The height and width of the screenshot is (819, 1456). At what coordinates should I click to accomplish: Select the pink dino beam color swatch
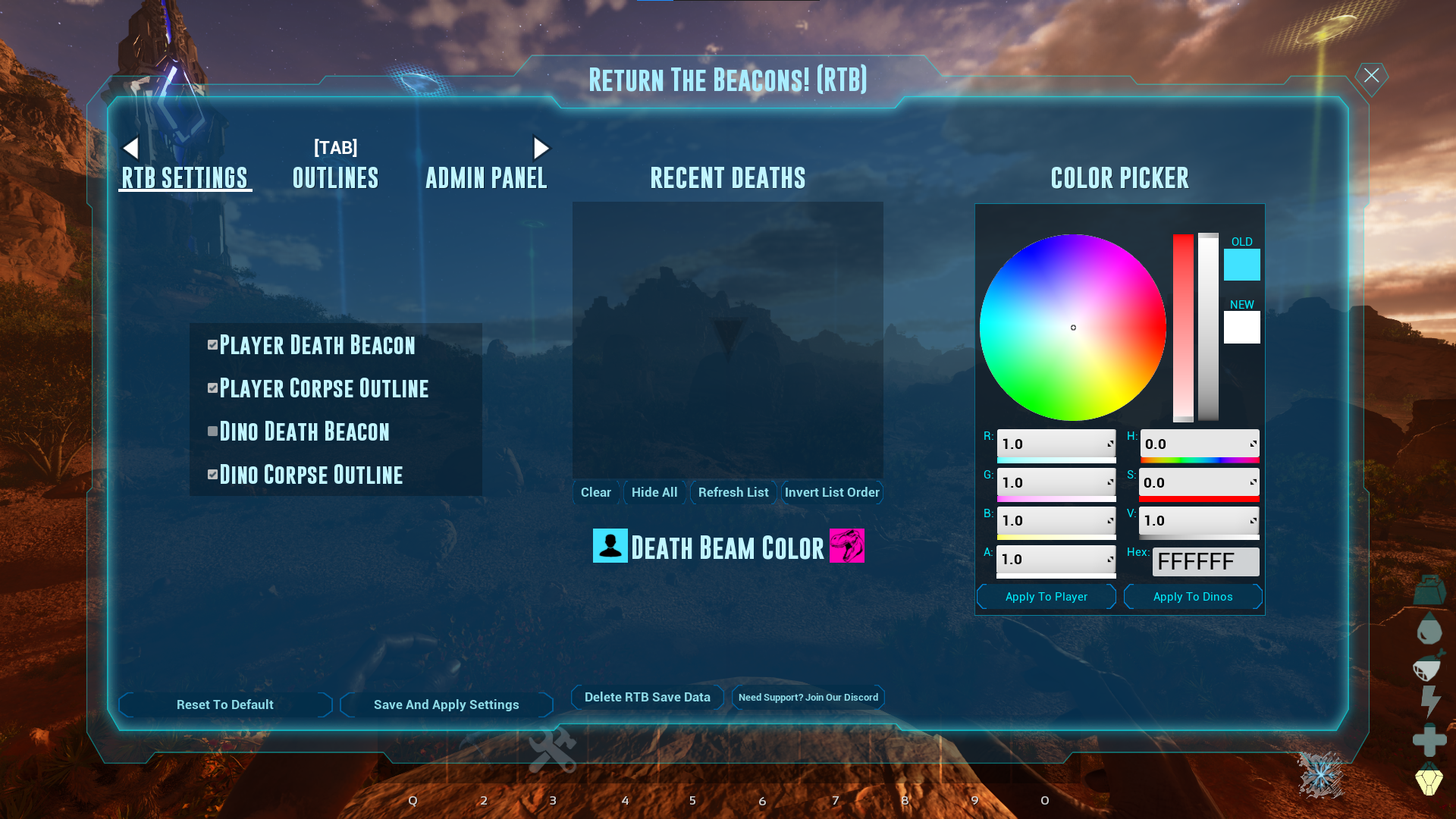click(x=846, y=546)
